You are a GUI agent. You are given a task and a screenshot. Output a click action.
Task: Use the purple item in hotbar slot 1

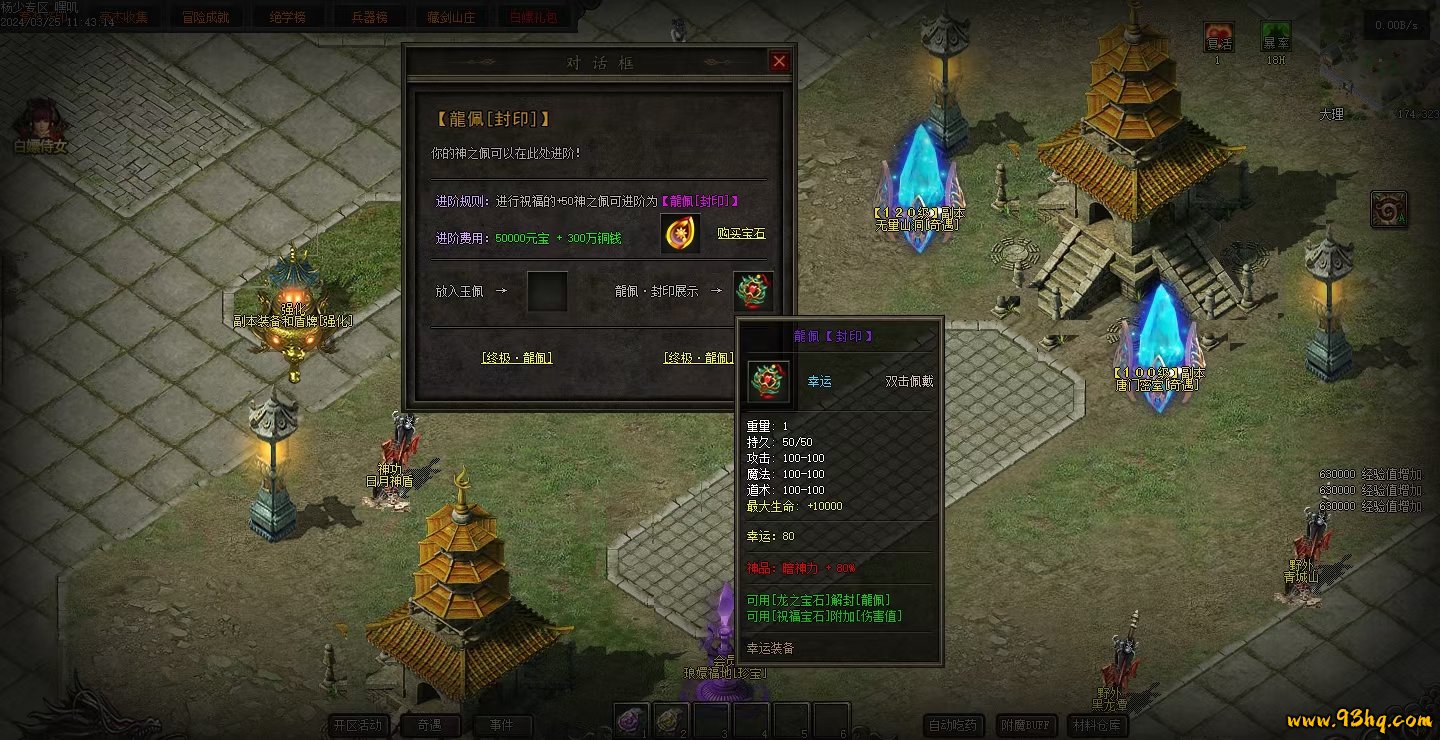pos(631,720)
